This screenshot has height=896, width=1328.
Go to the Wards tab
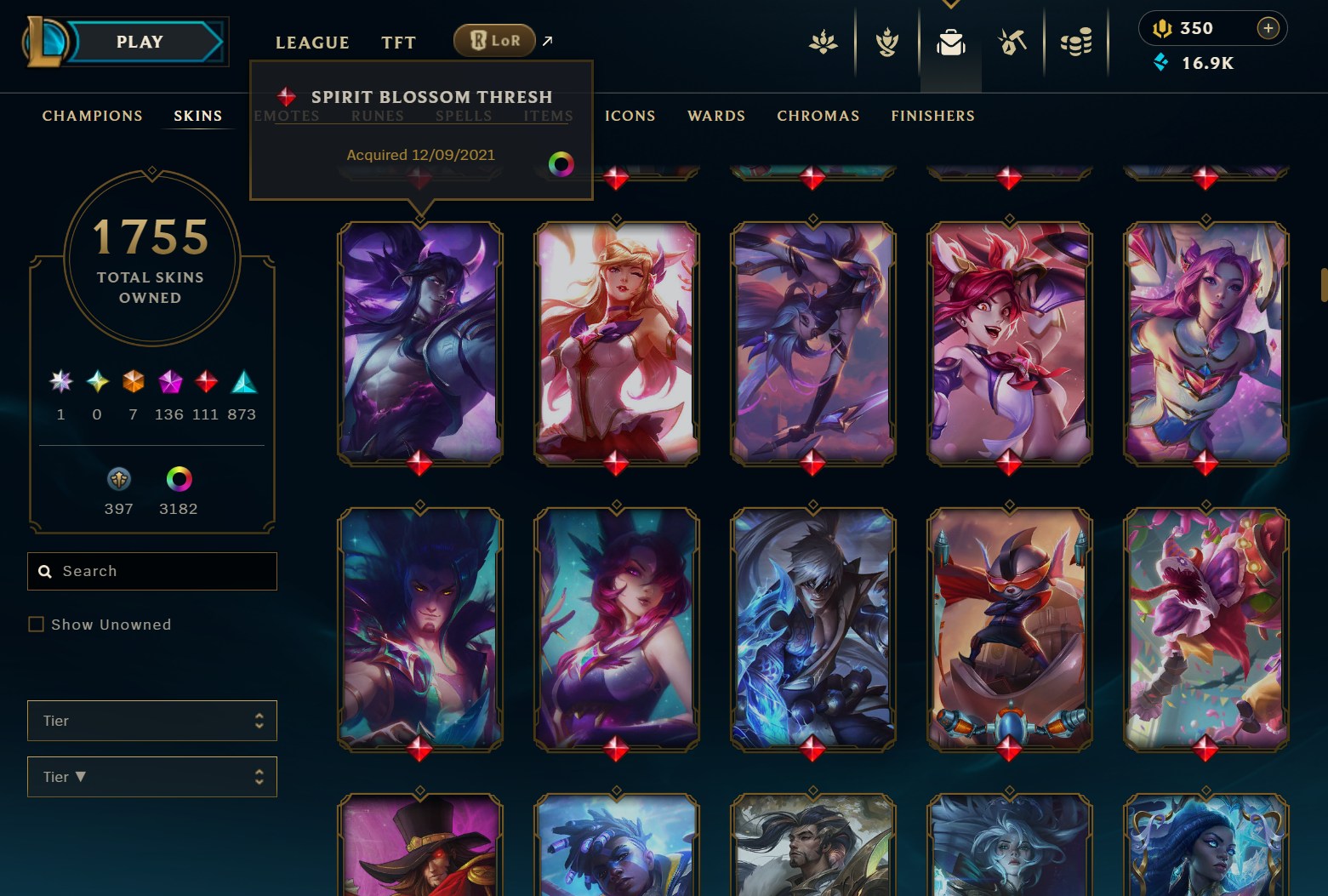[716, 116]
